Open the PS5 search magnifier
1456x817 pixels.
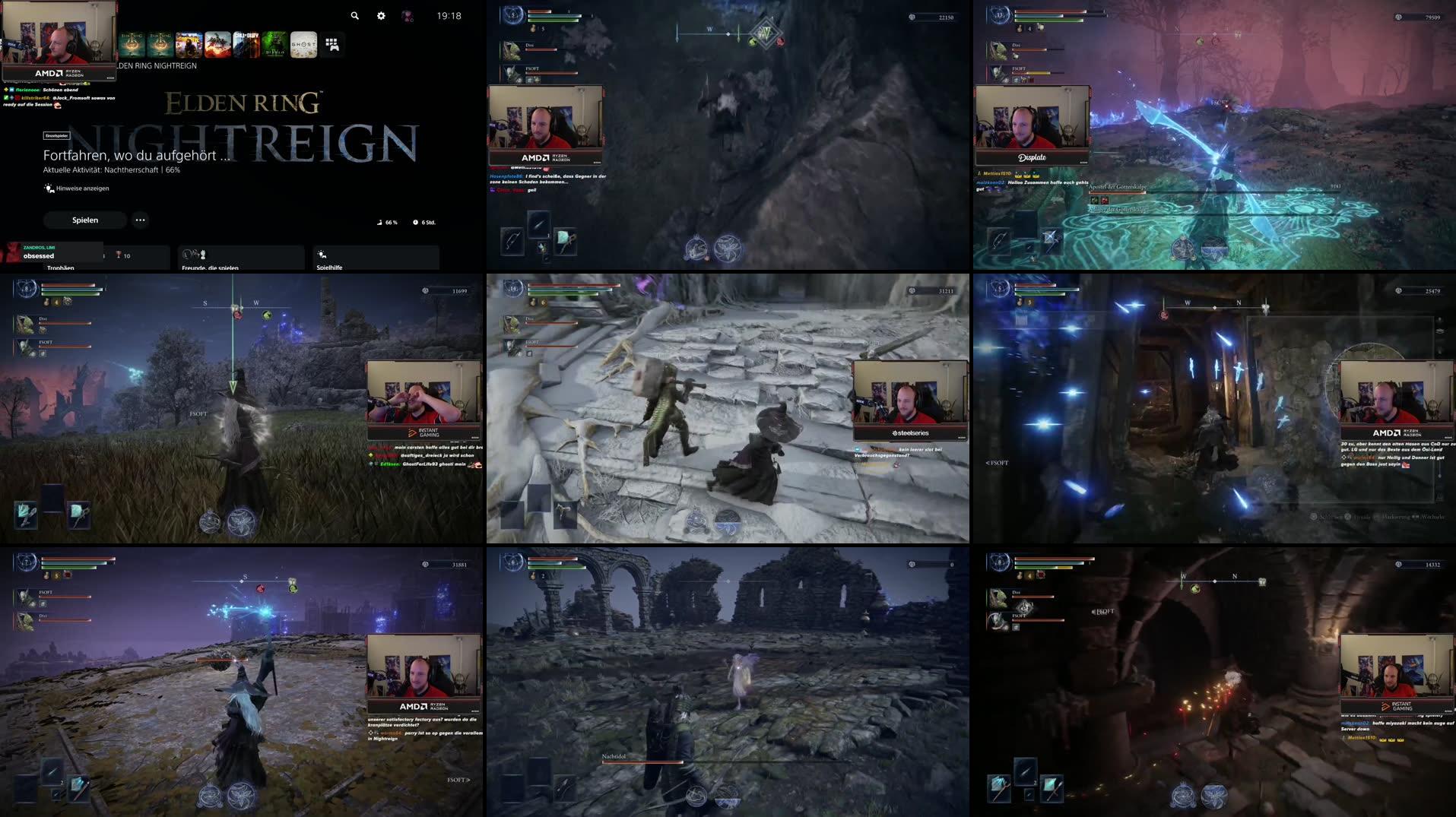pyautogui.click(x=353, y=15)
